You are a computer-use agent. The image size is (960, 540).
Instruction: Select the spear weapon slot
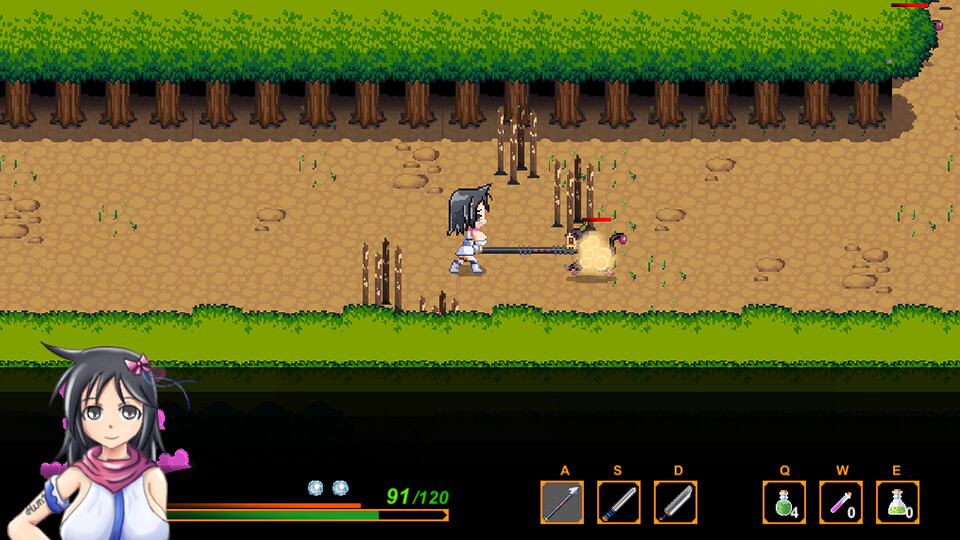tap(561, 502)
